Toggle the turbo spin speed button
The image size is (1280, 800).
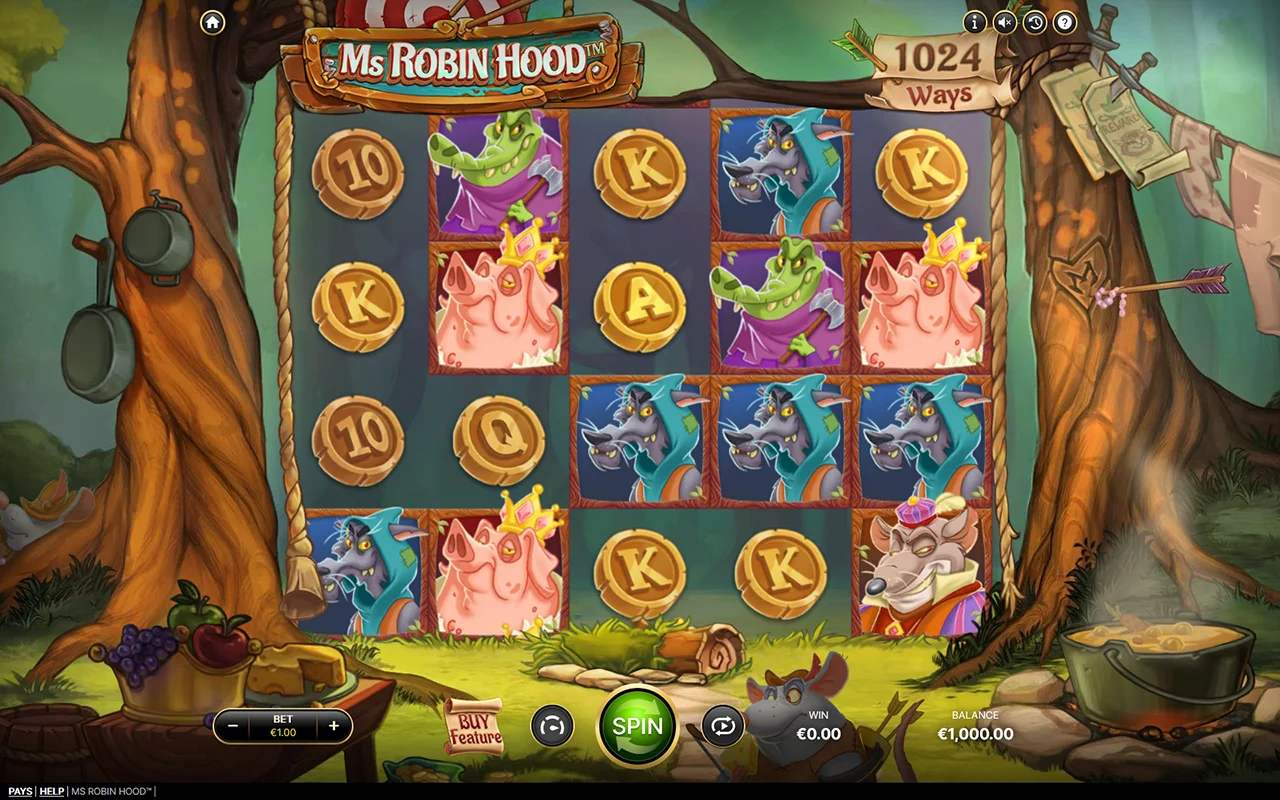[551, 727]
